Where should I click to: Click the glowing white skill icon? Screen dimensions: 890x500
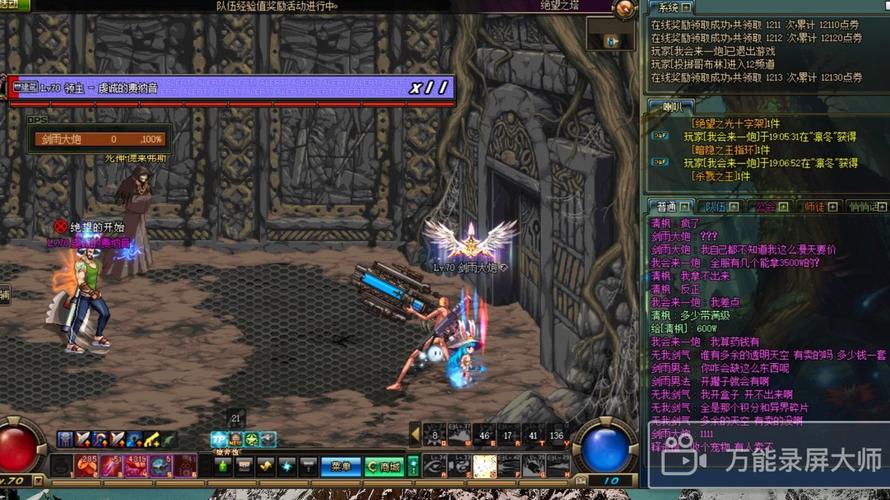click(x=485, y=466)
